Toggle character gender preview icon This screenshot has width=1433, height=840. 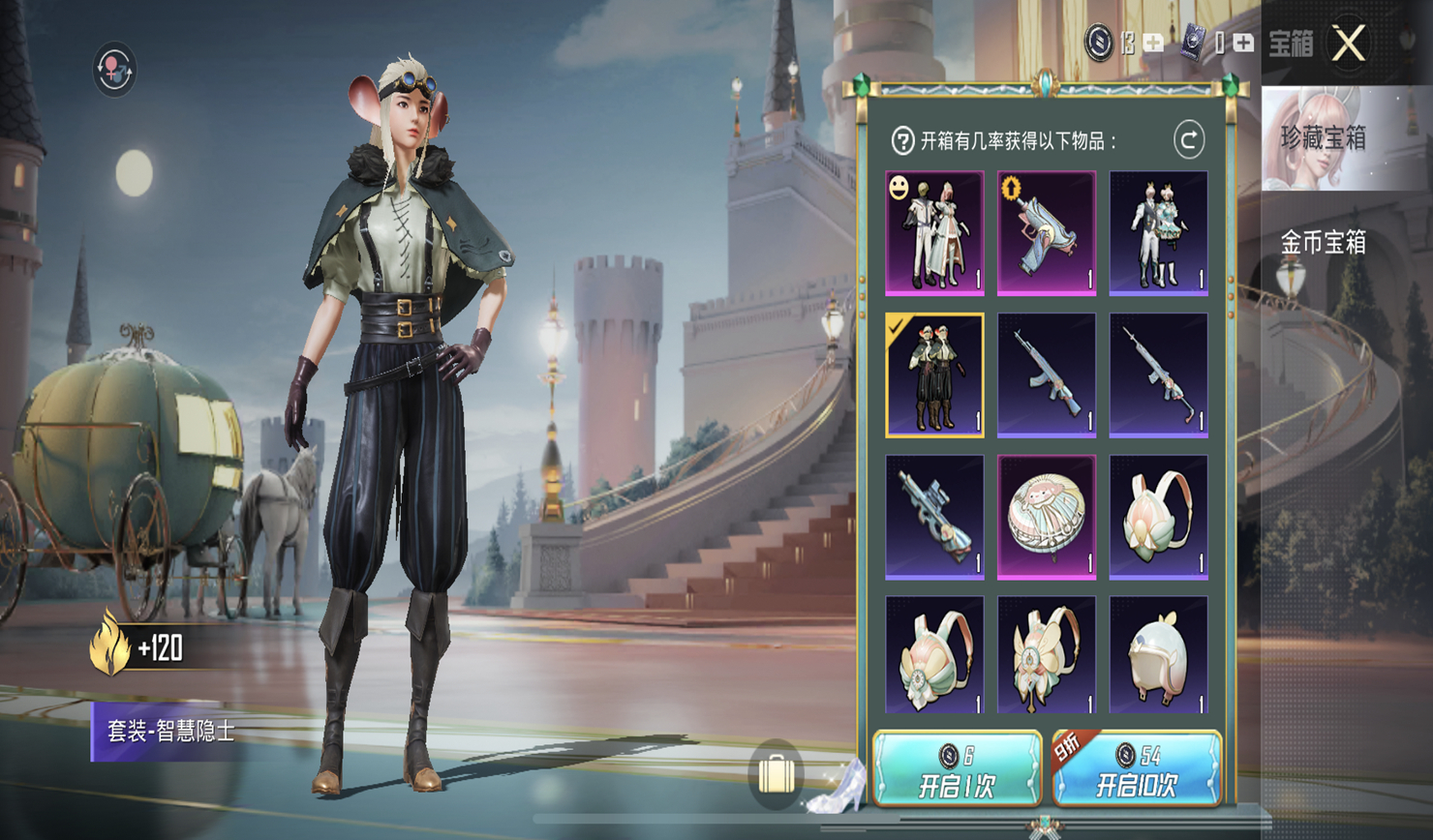pos(114,70)
